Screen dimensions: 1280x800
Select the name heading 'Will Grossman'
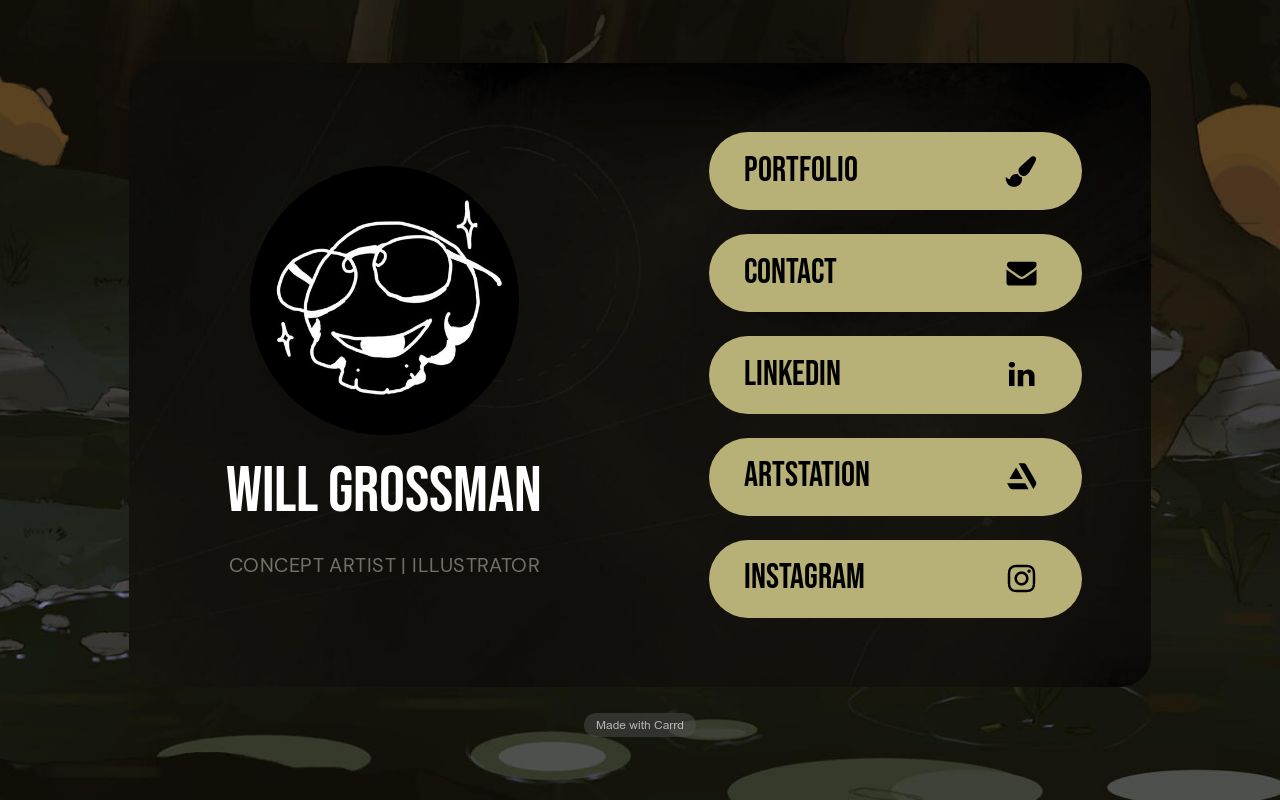384,489
